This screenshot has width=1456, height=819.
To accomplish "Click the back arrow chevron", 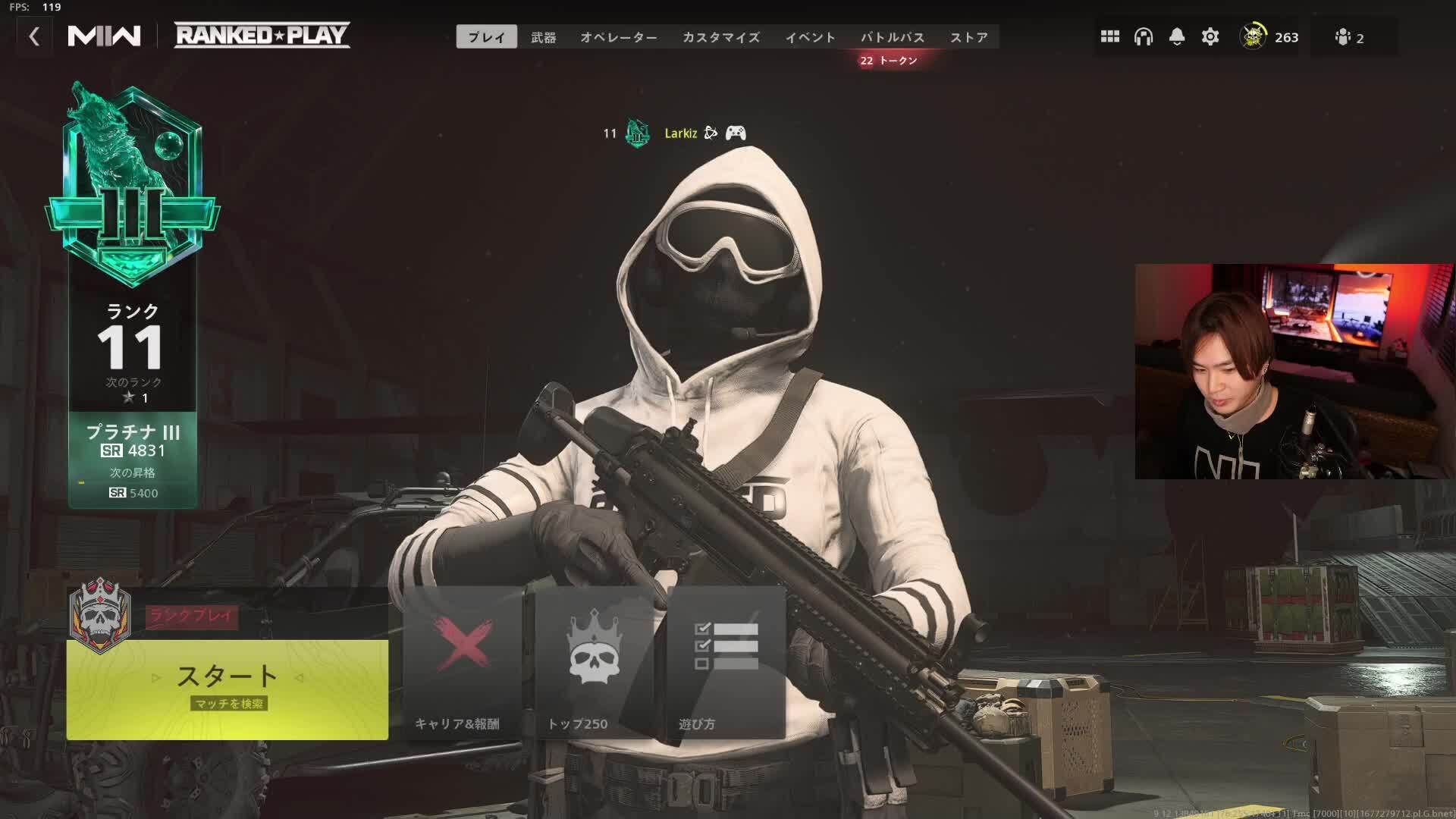I will point(34,36).
